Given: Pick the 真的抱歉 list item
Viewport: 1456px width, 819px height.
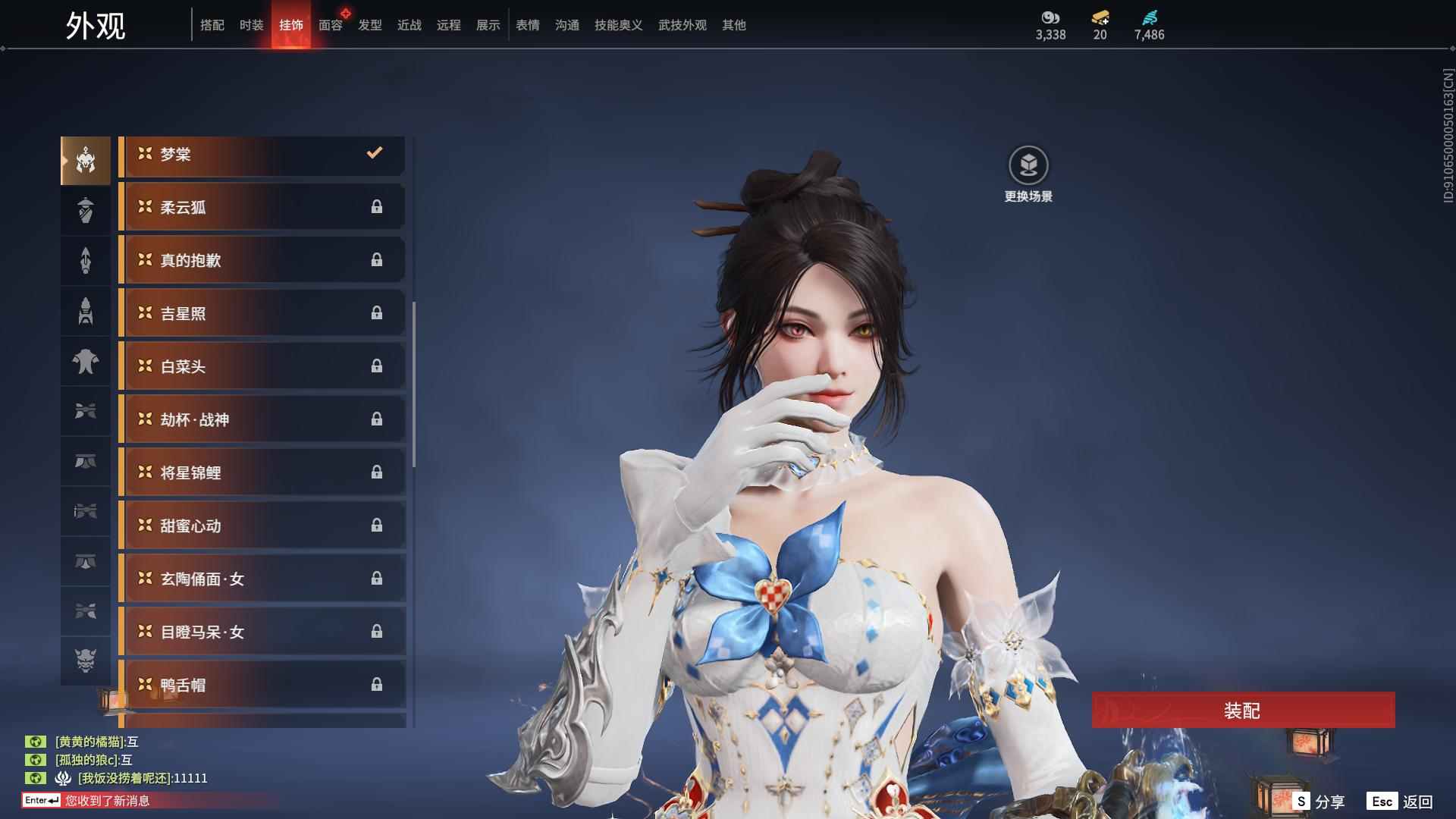Looking at the screenshot, I should point(262,261).
